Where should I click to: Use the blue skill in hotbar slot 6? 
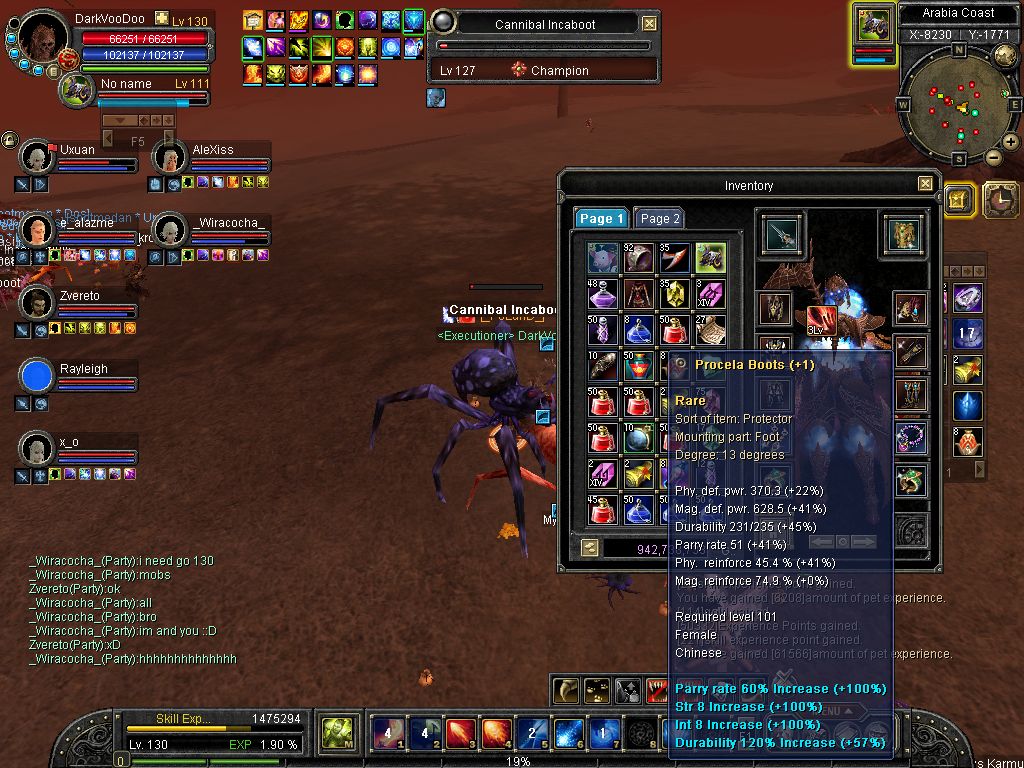(x=568, y=734)
